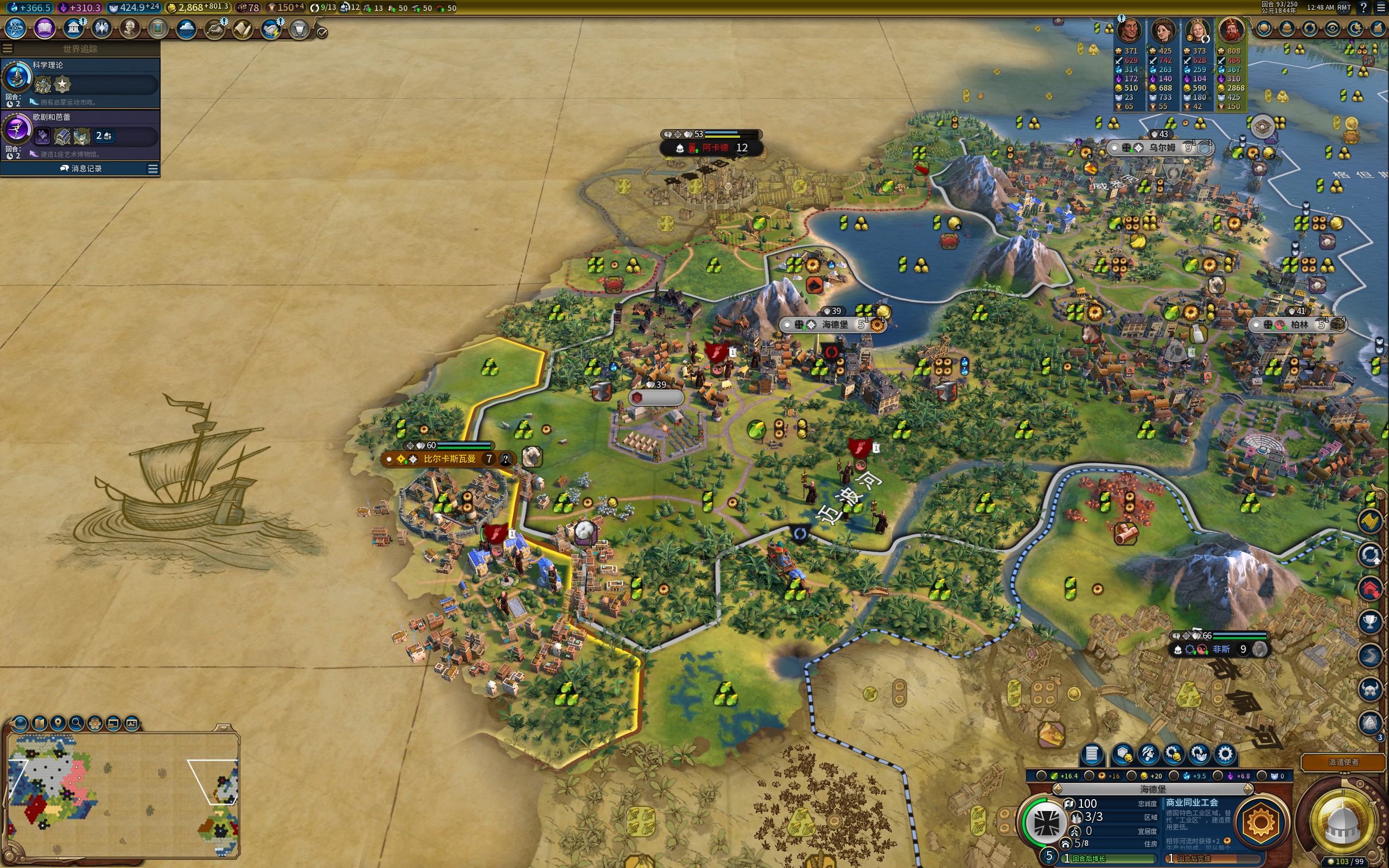
Task: Open the citizen management head icon
Action: [1148, 754]
